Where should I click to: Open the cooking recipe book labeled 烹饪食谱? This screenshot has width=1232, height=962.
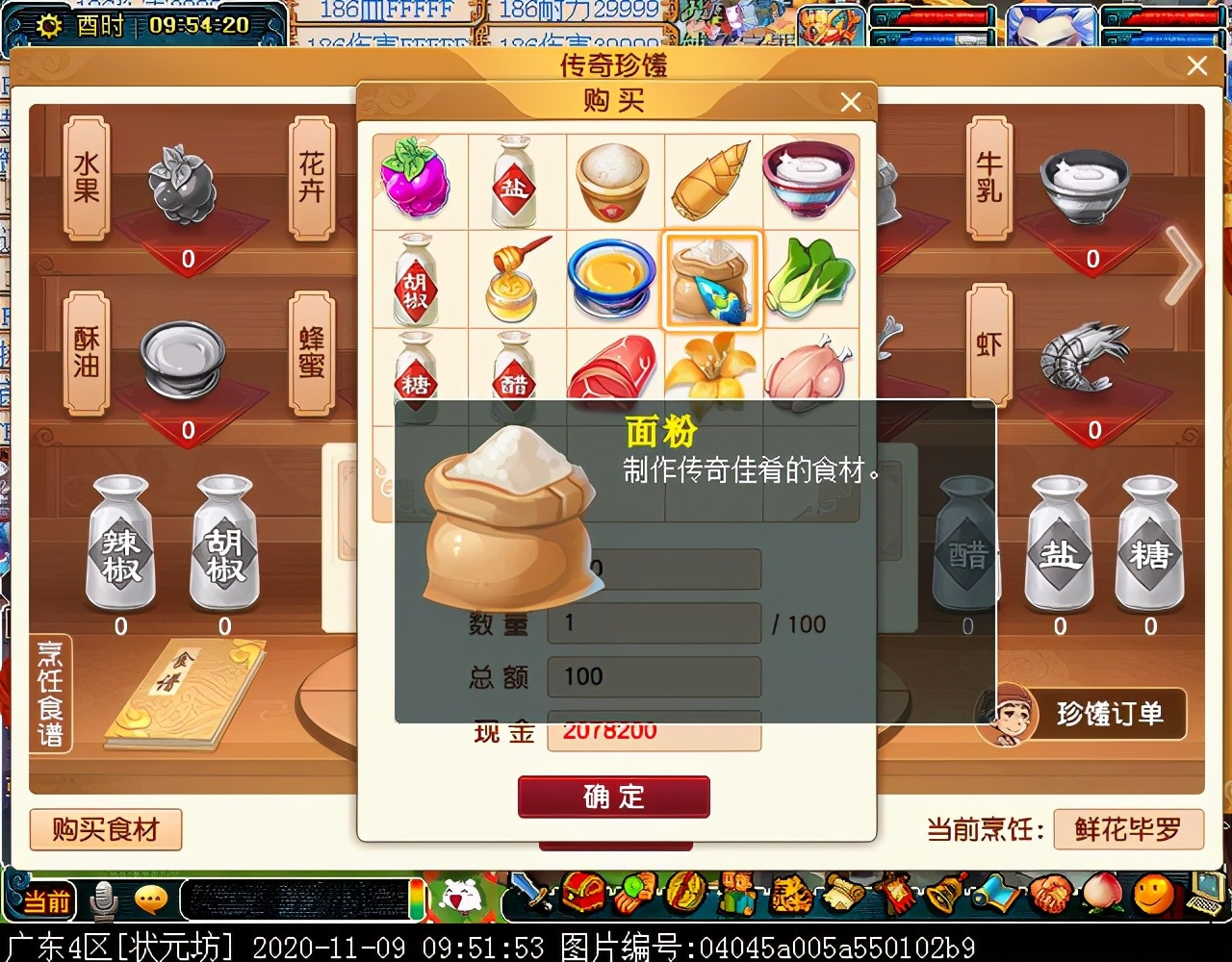(x=52, y=691)
